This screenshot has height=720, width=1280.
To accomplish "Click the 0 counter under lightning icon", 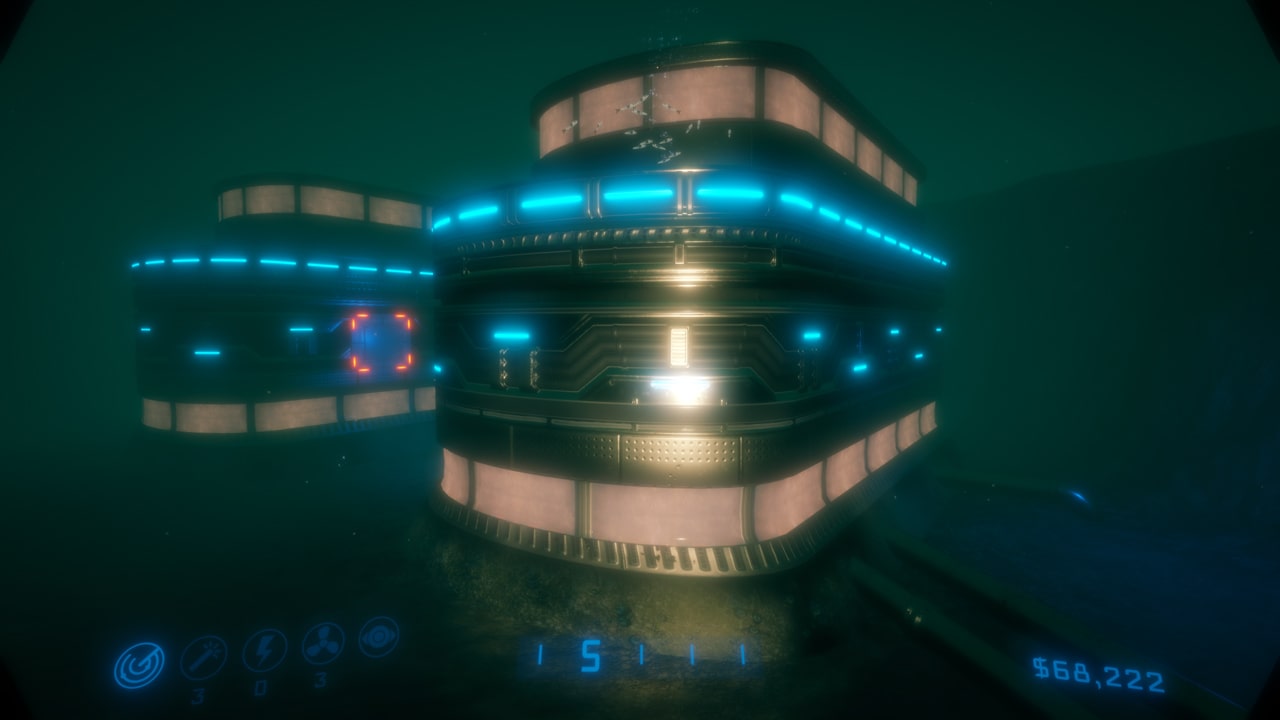I will point(261,688).
